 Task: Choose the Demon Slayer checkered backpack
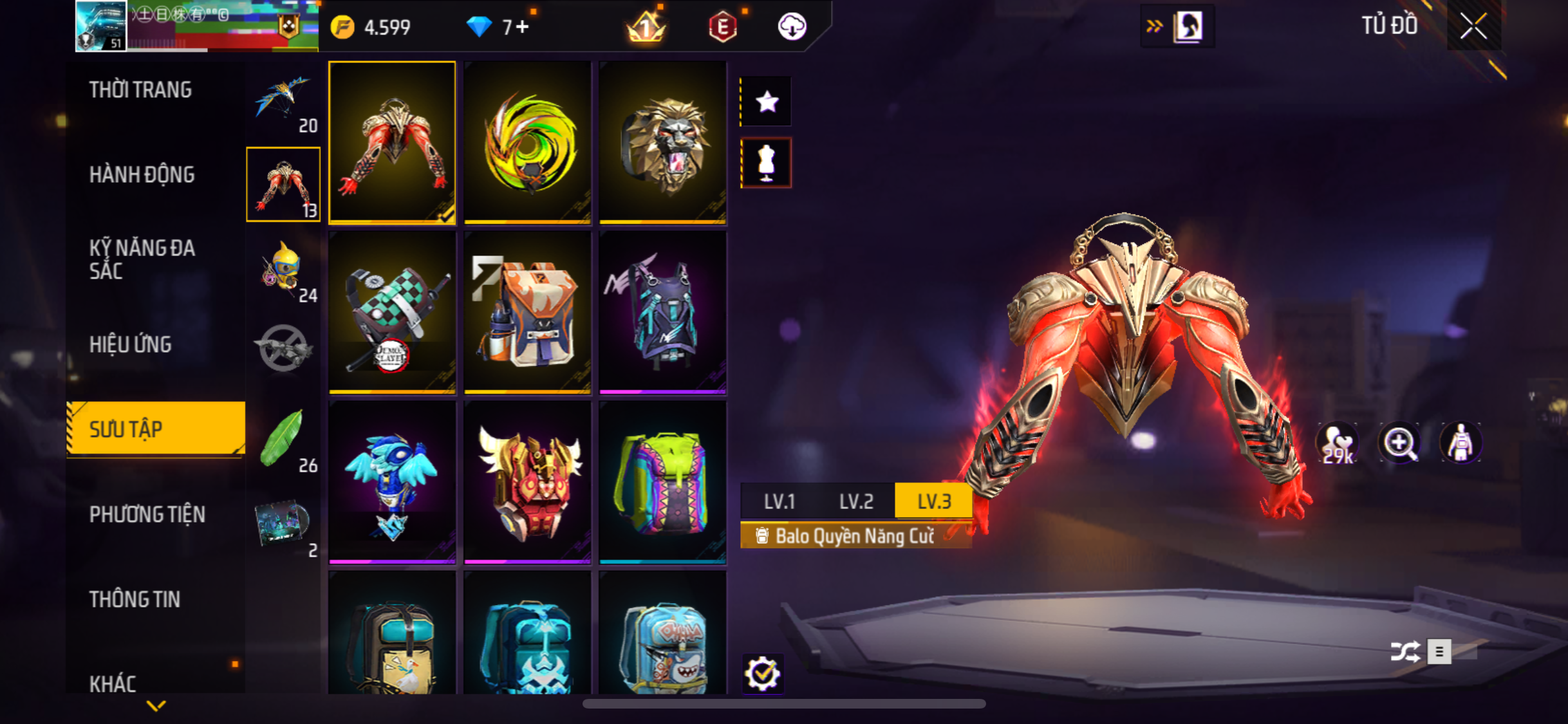point(392,313)
